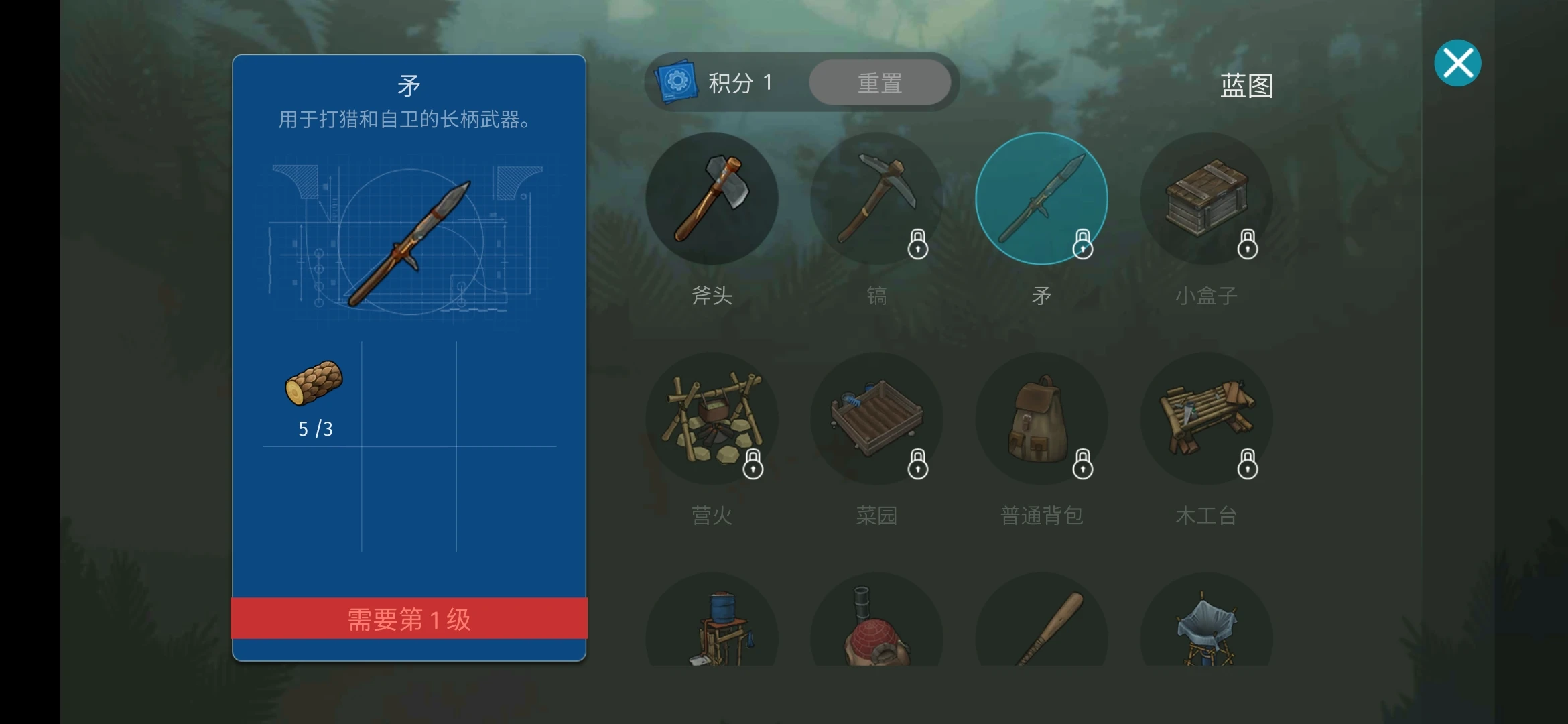Close the blueprint screen
Image resolution: width=1568 pixels, height=724 pixels.
point(1457,64)
